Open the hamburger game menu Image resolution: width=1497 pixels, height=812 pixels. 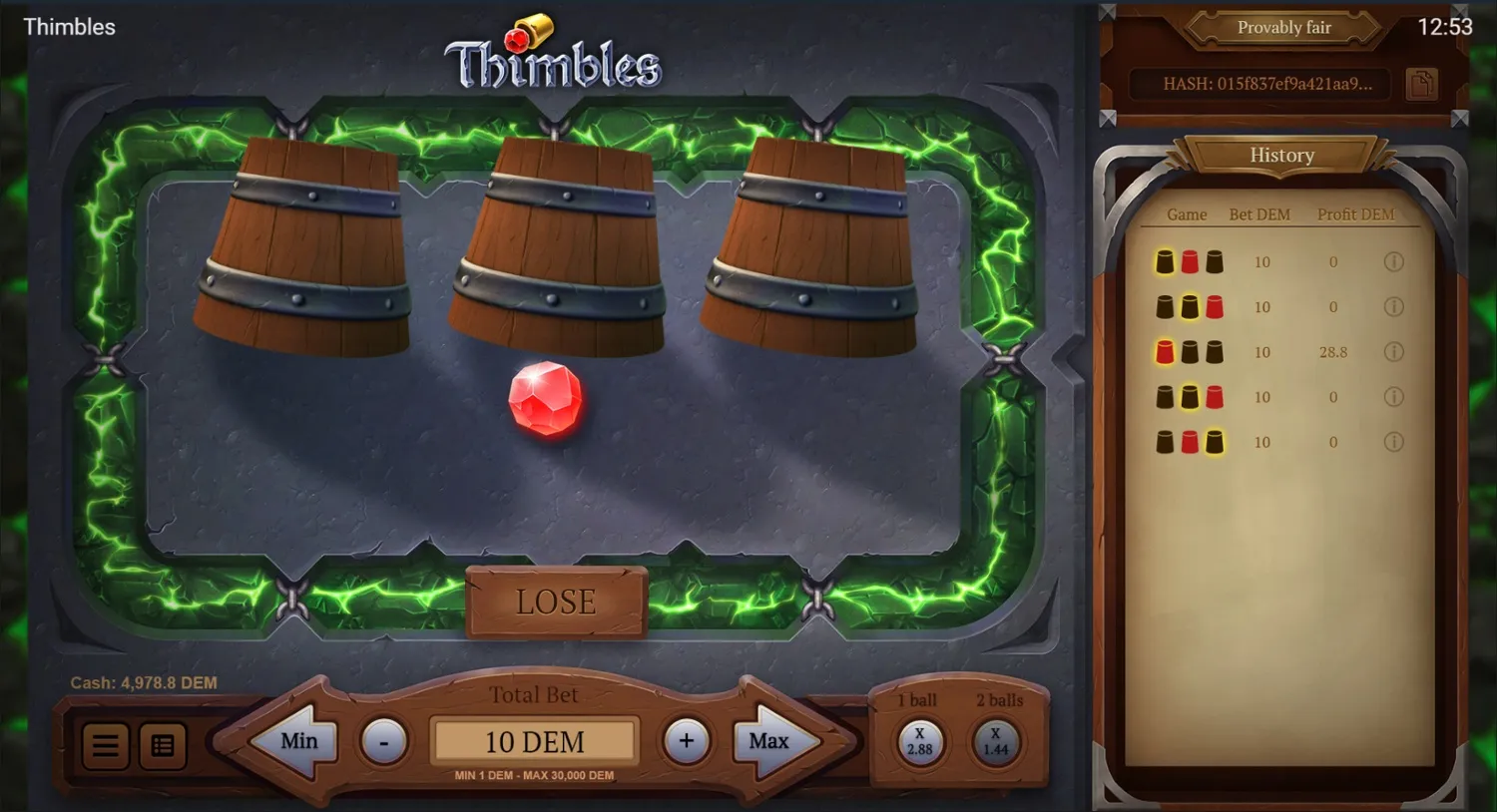[105, 744]
